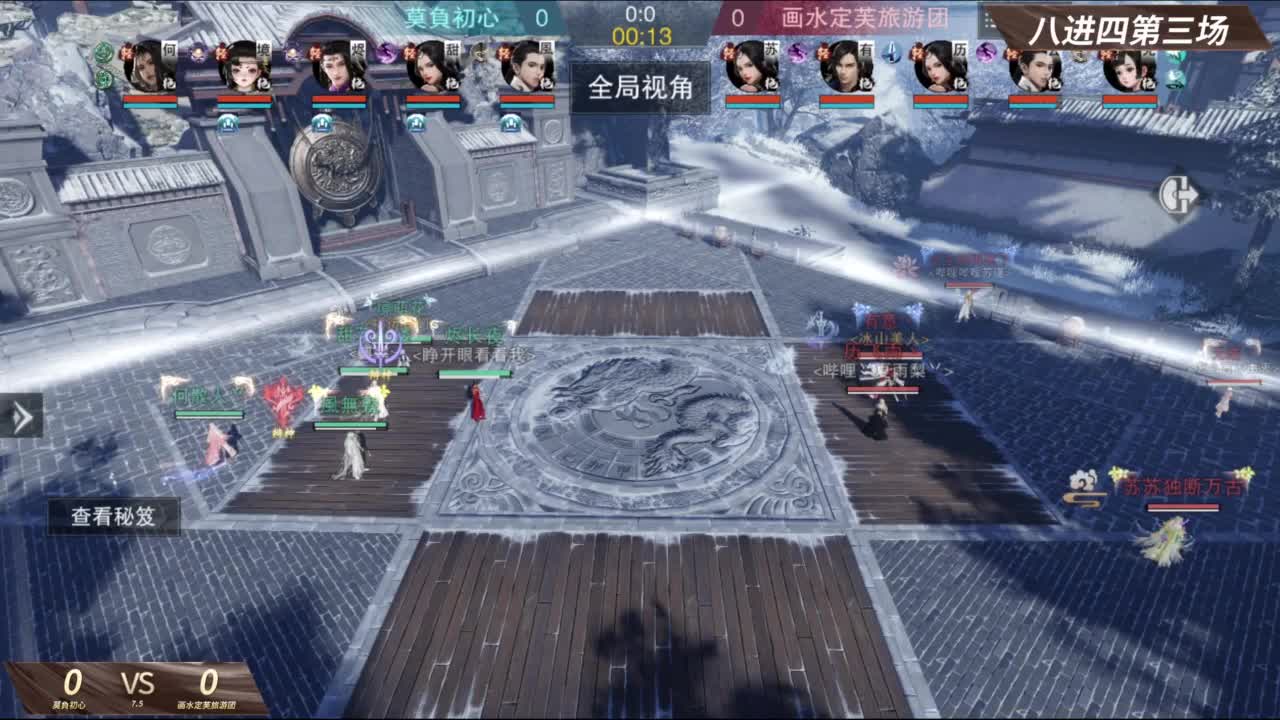Viewport: 1280px width, 720px height.
Task: Click the flame marker icon above 凰's portrait
Action: (507, 52)
